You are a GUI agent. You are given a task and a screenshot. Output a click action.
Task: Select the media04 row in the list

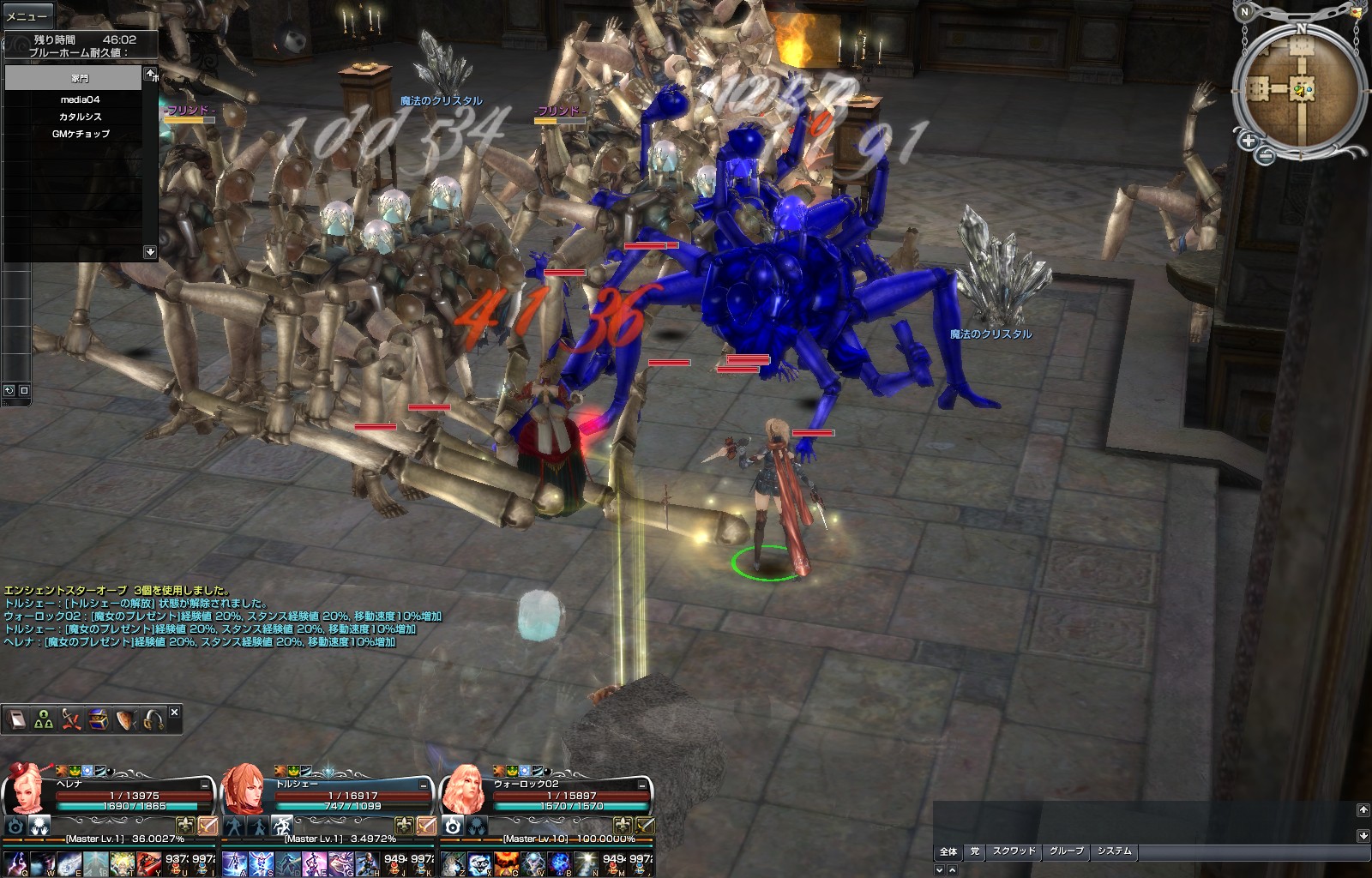tap(80, 99)
